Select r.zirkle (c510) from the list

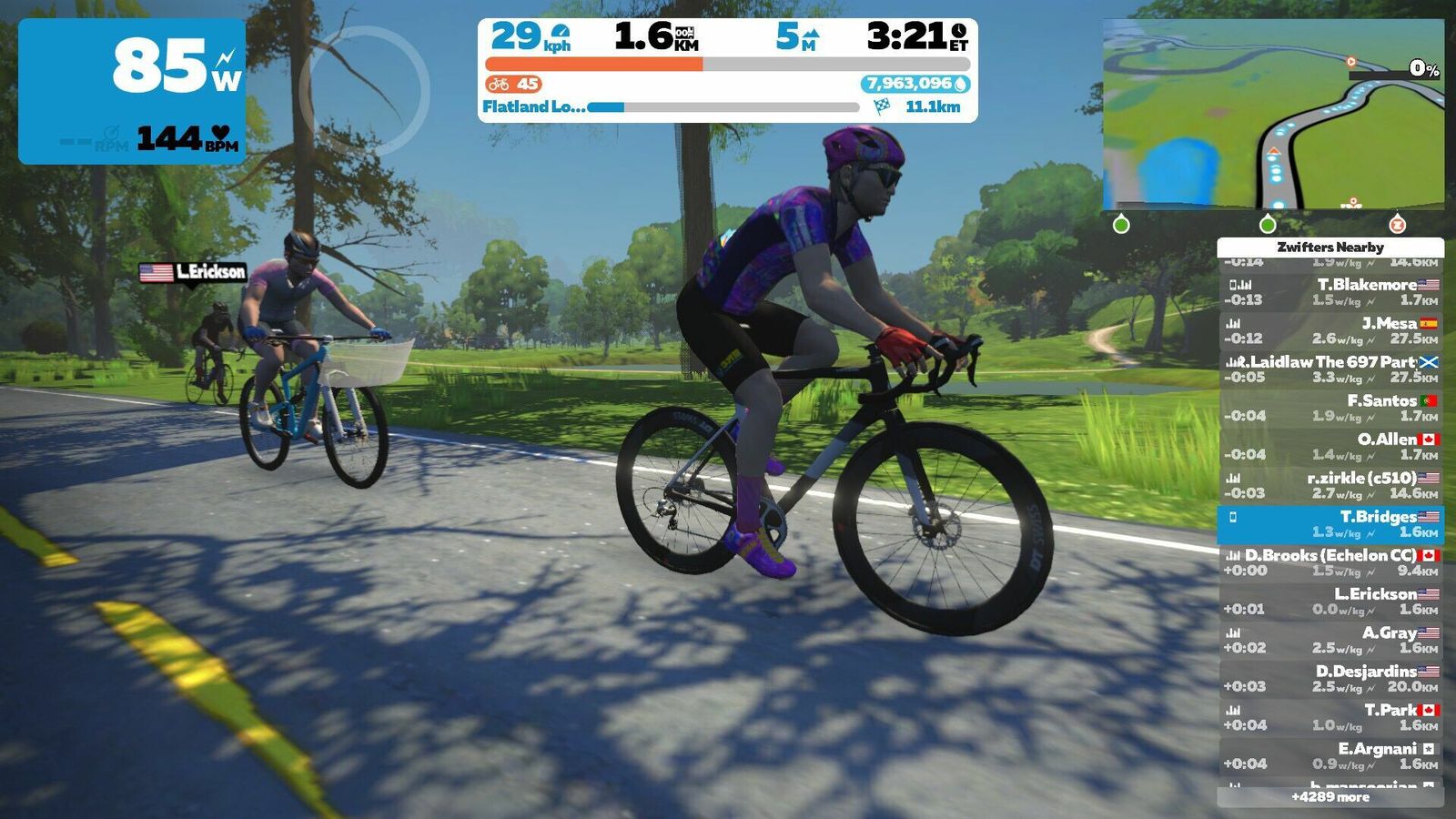click(x=1330, y=485)
